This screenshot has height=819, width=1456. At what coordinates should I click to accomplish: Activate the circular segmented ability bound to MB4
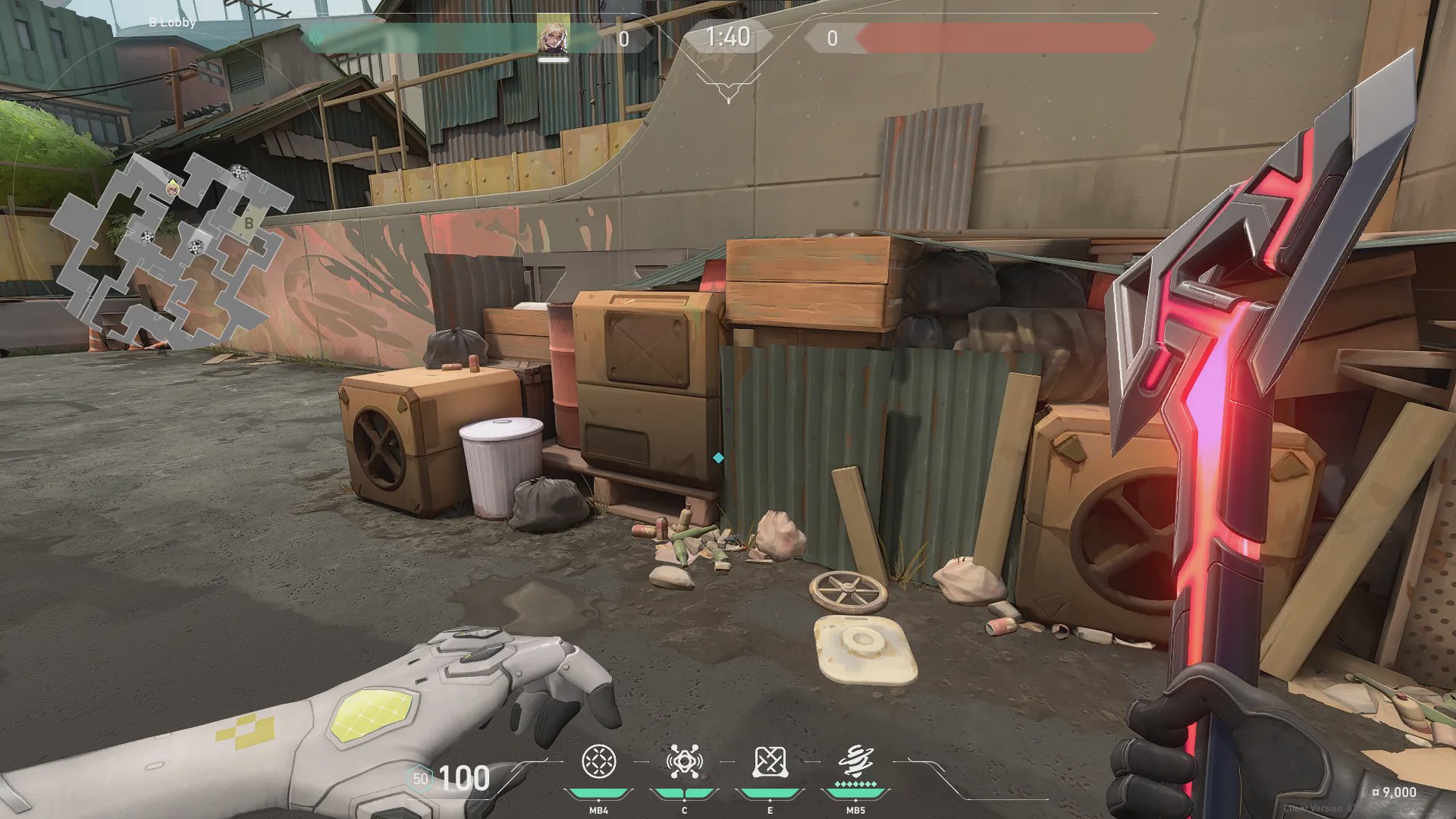tap(598, 762)
